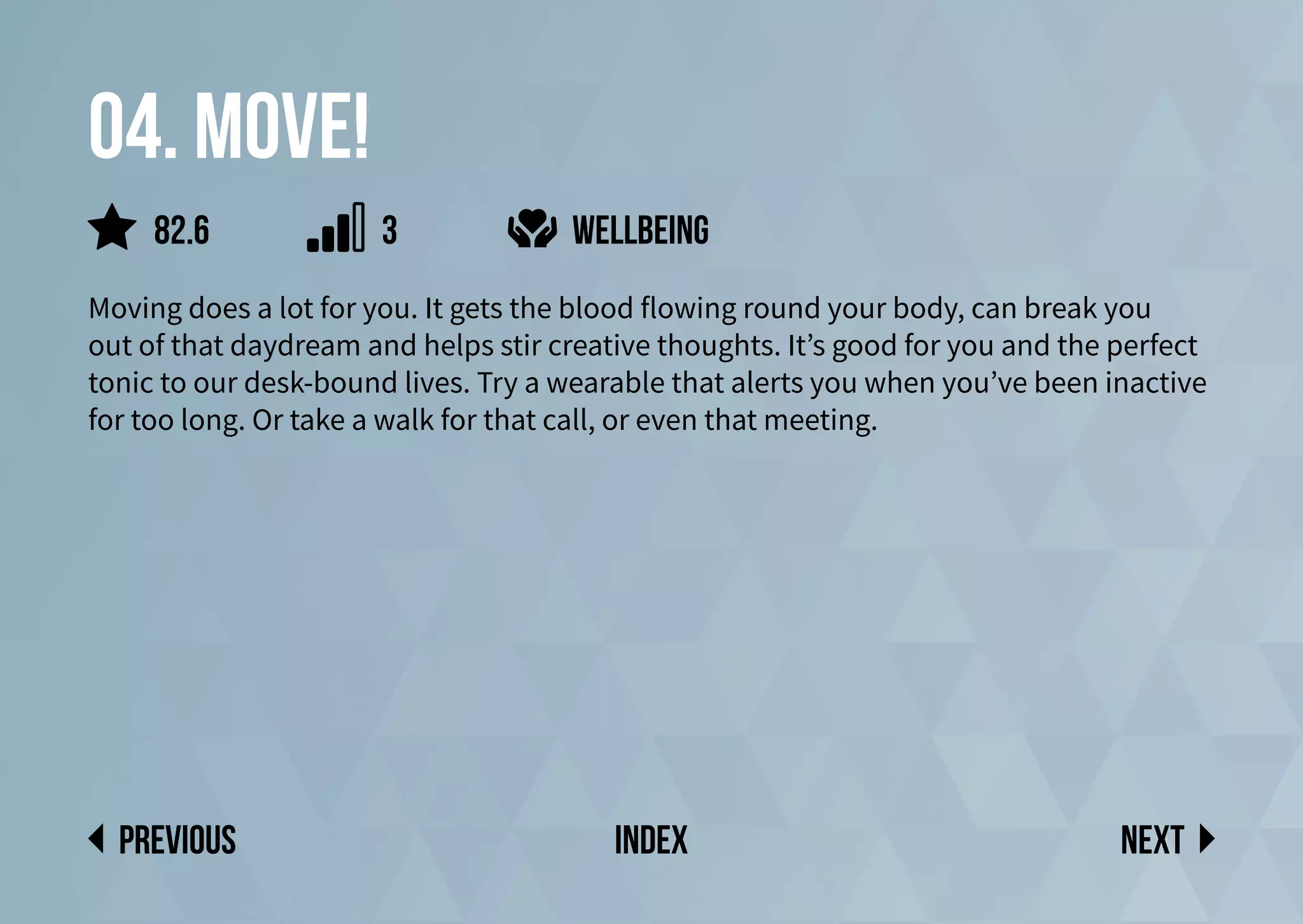Screen dimensions: 1303x924
Task: Go to the Previous page
Action: pyautogui.click(x=163, y=839)
